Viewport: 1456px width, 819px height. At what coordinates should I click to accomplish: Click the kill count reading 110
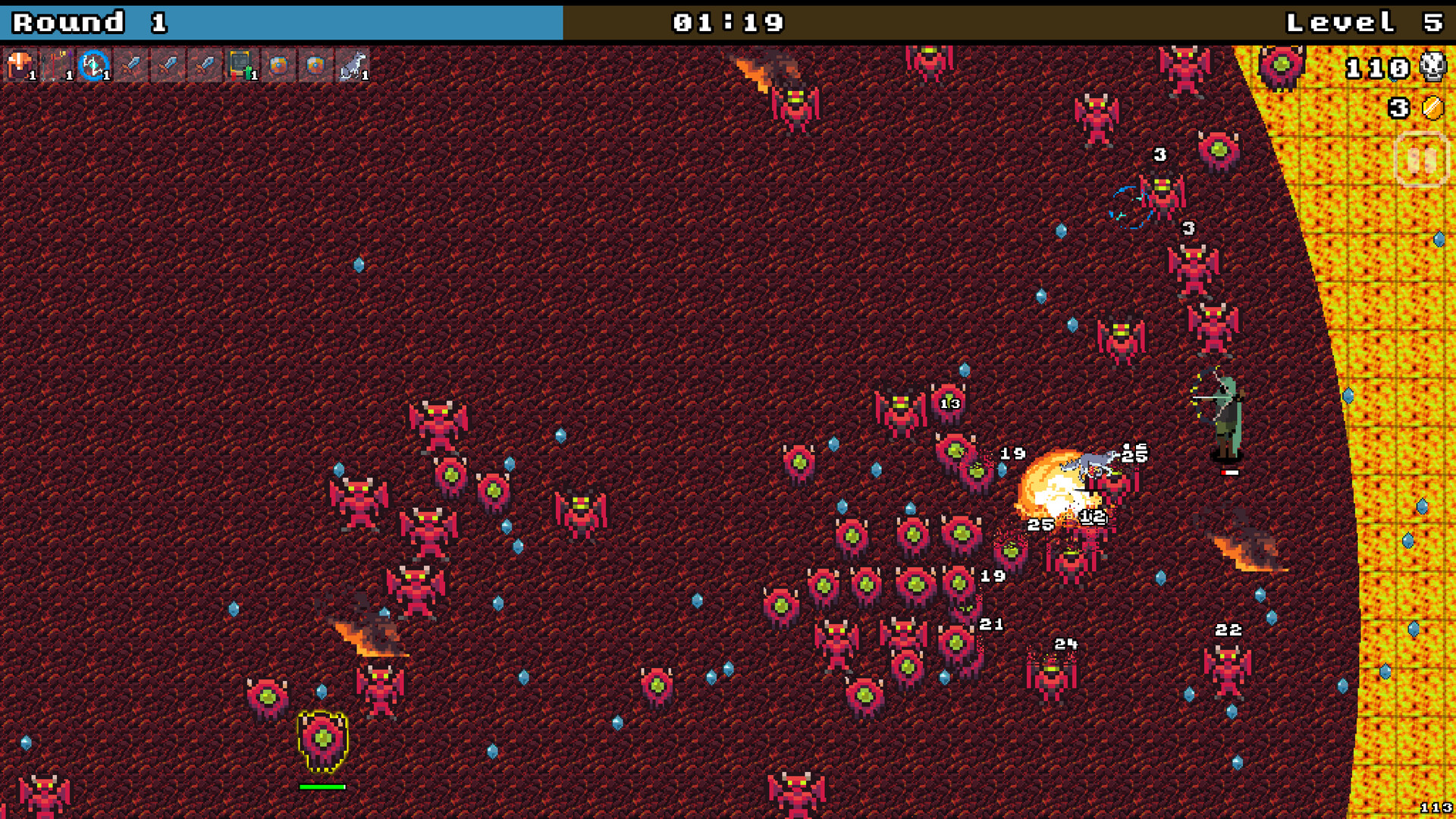tap(1376, 68)
